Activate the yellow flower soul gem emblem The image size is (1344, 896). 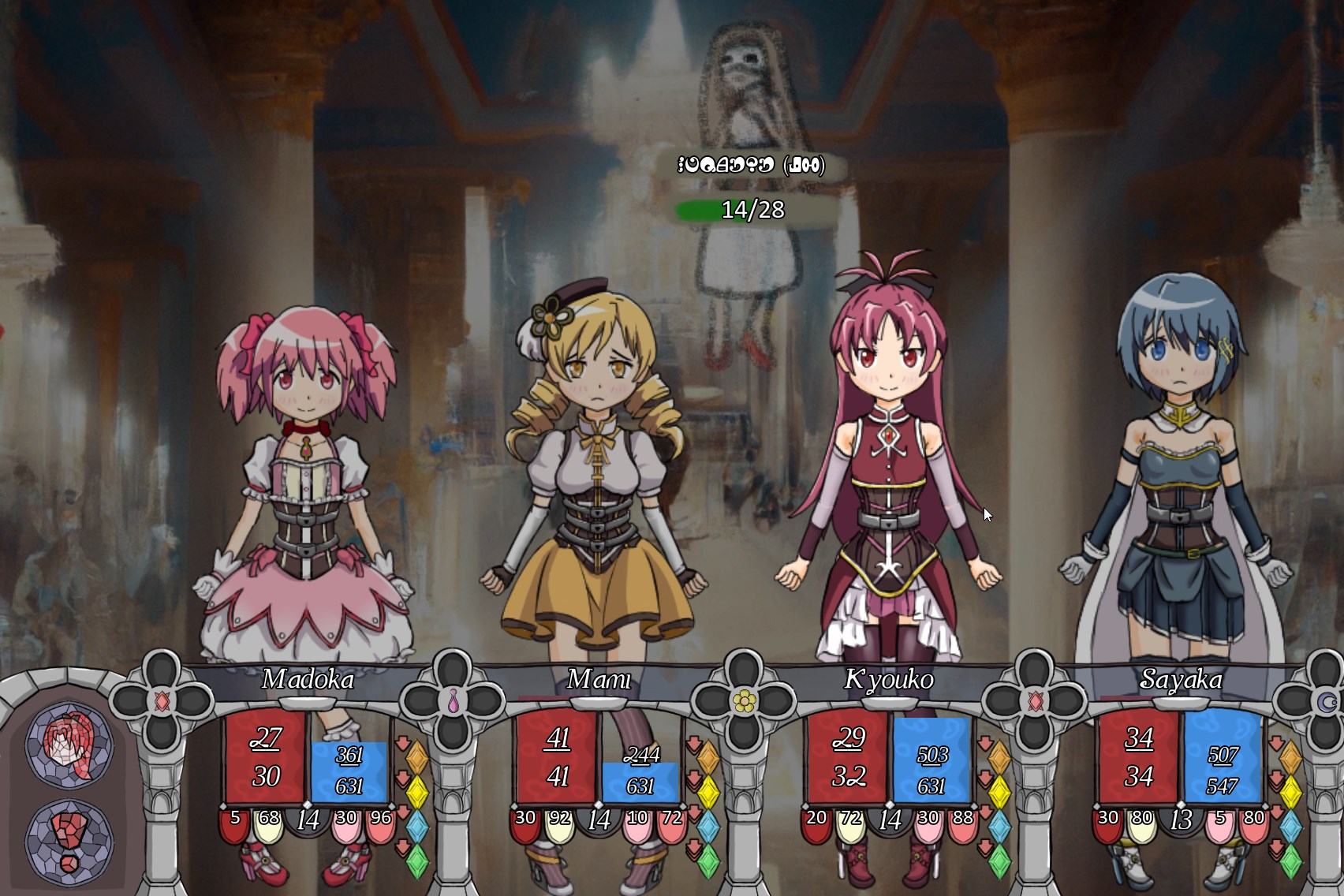point(743,700)
